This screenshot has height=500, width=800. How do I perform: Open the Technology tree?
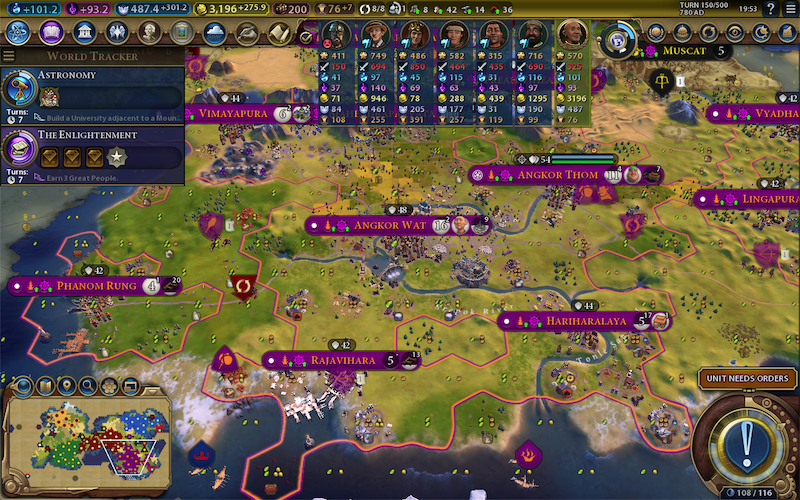click(17, 32)
